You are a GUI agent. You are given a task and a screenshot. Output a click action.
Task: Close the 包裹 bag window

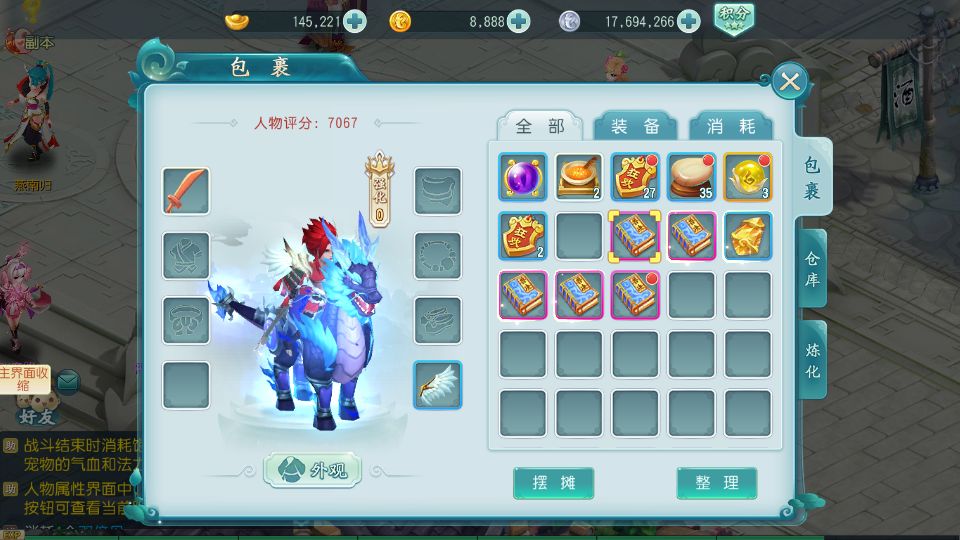pos(790,81)
